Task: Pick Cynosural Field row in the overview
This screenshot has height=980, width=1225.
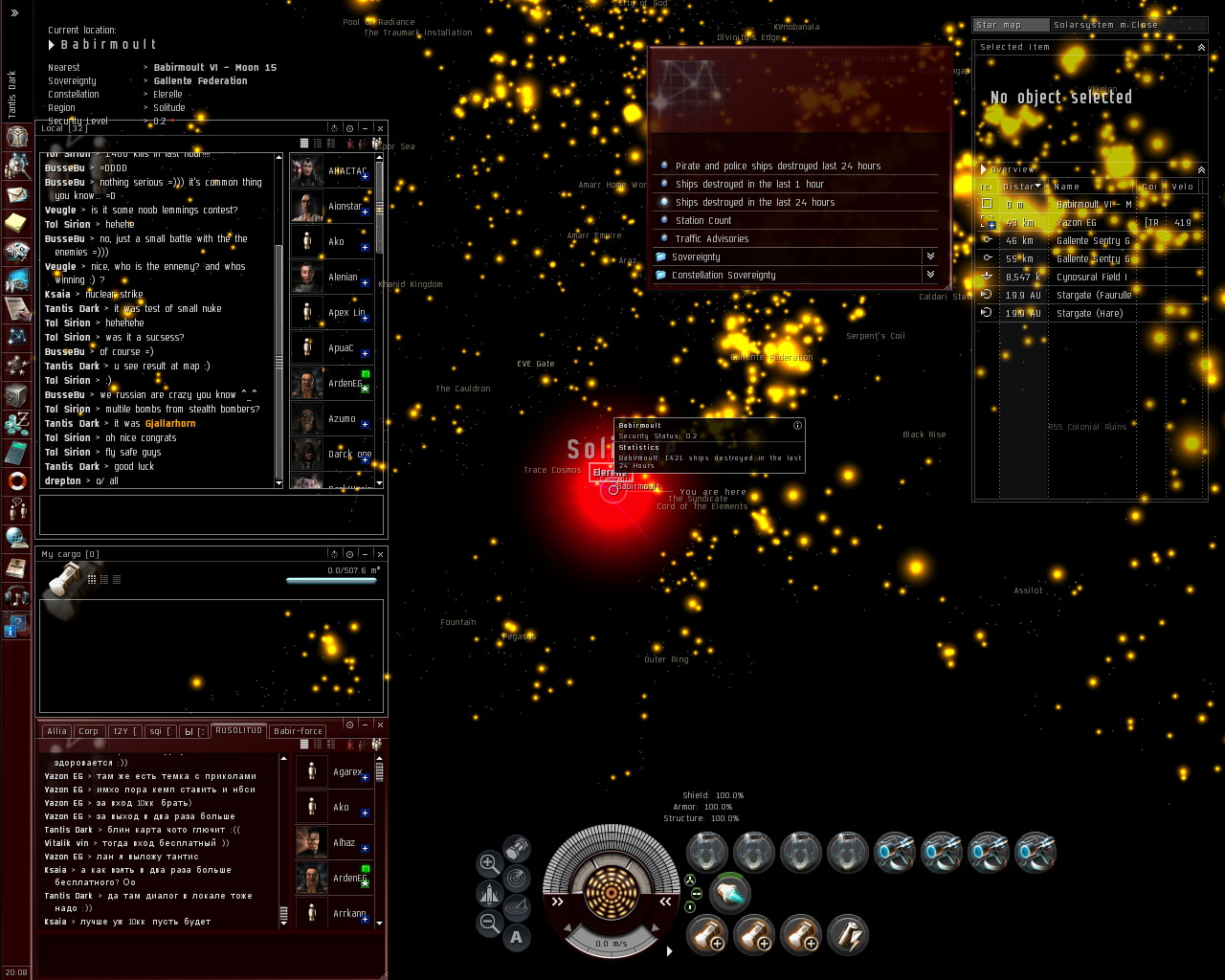Action: [1091, 278]
